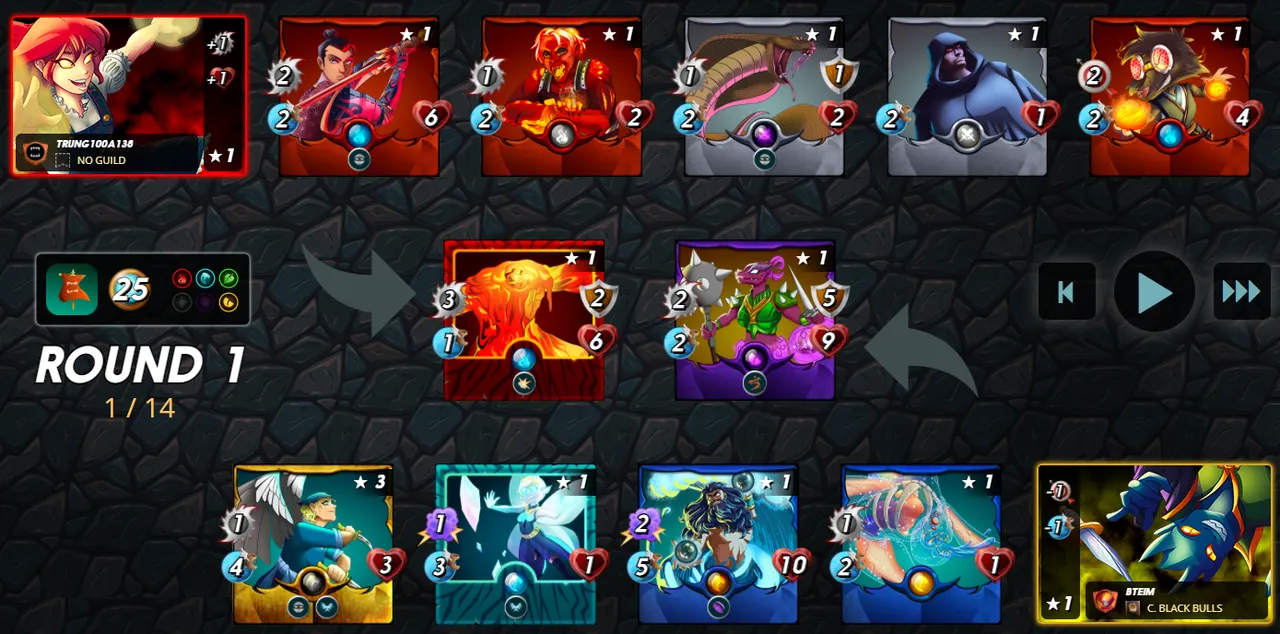The height and width of the screenshot is (634, 1280).
Task: Select the red armored ogre card
Action: pos(562,96)
